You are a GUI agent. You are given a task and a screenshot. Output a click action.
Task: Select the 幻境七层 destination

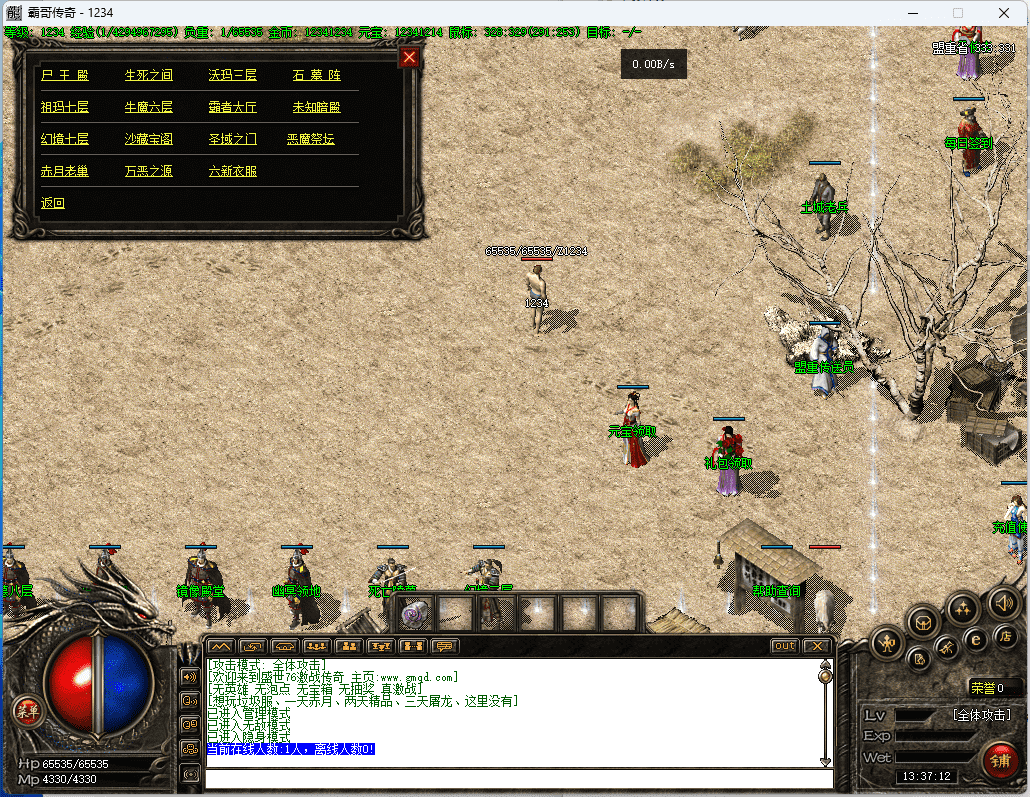point(64,139)
